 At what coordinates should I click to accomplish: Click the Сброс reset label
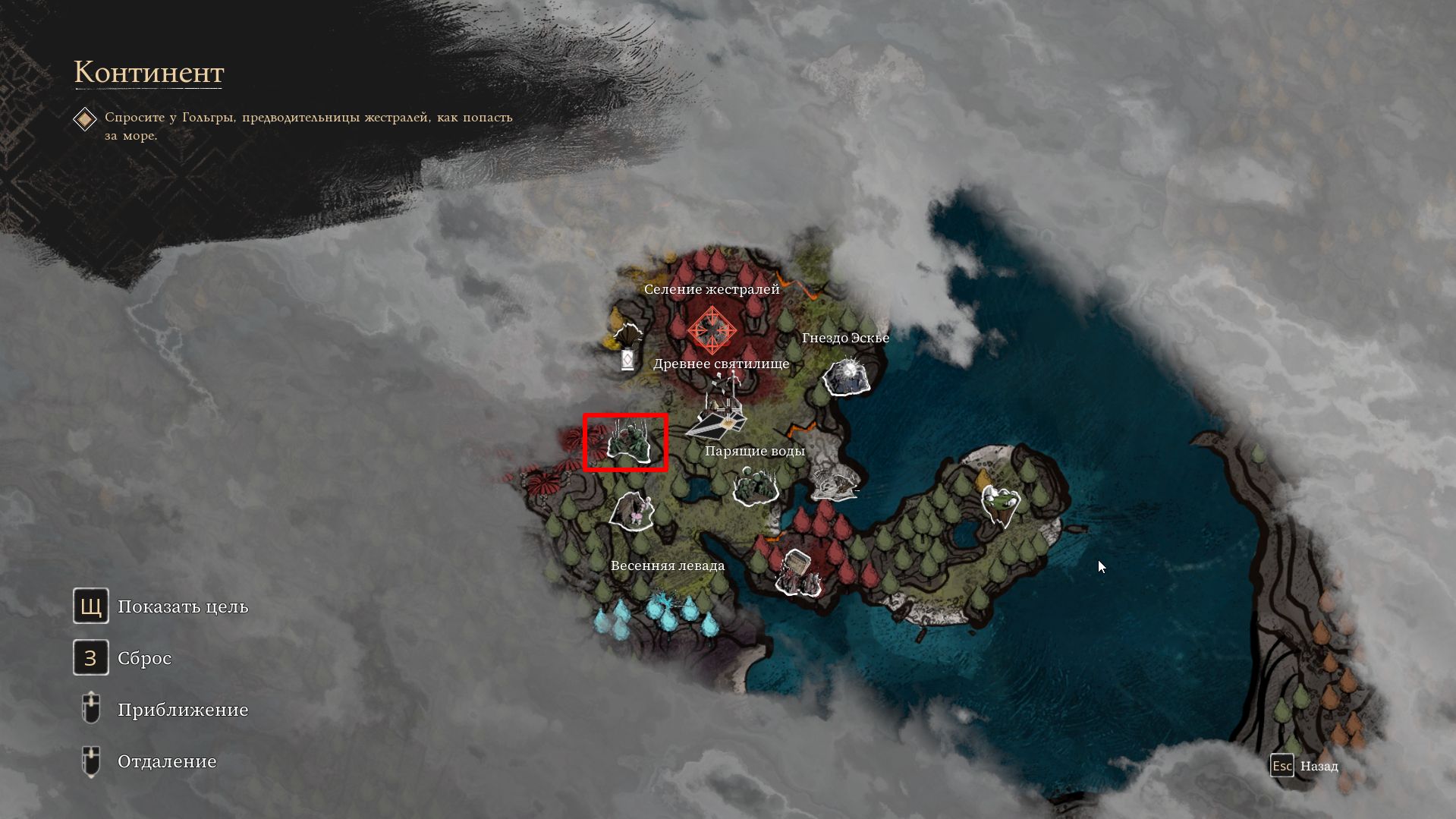tap(144, 658)
